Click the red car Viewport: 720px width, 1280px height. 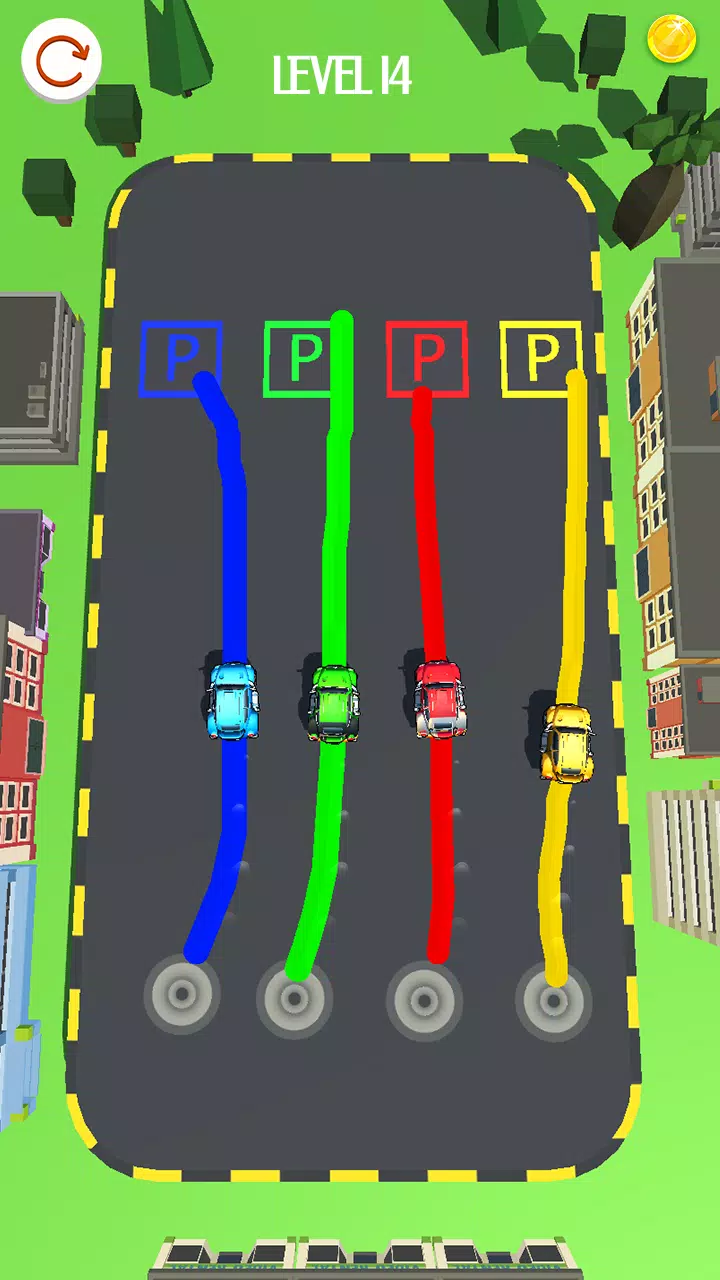(439, 698)
